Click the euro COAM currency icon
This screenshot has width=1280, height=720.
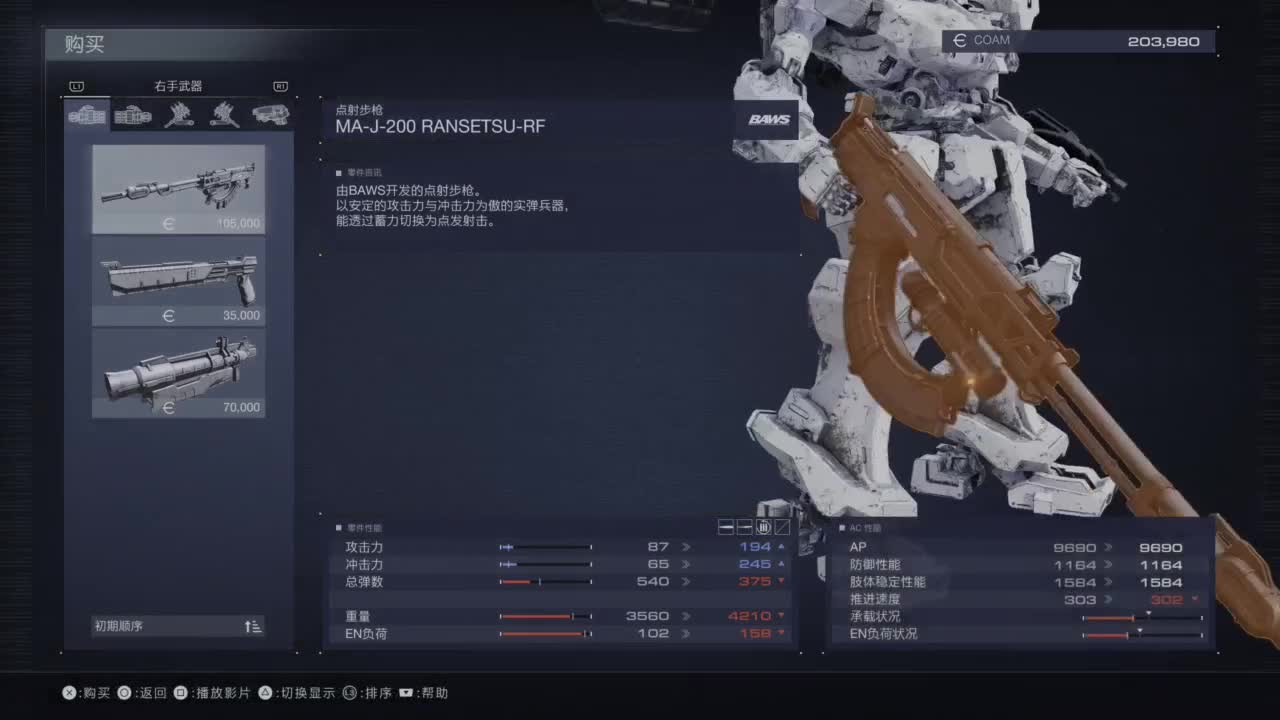959,40
